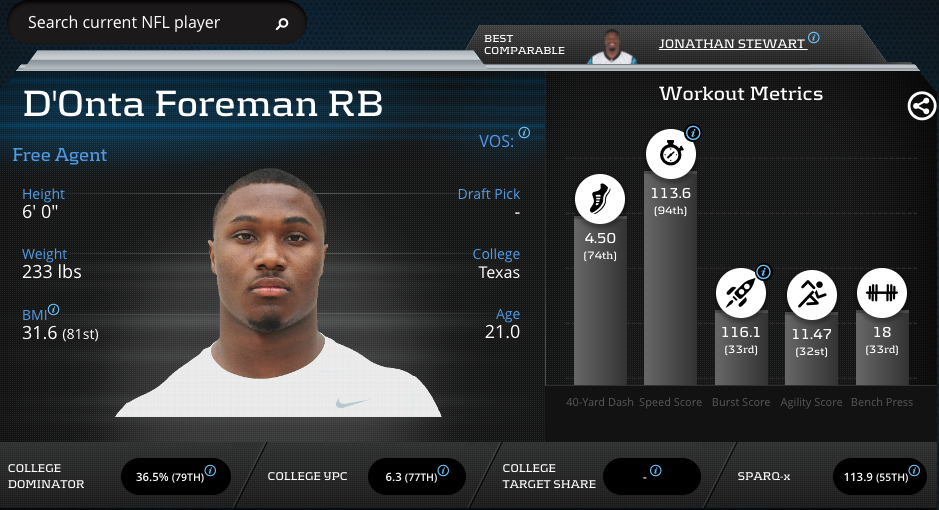Image resolution: width=939 pixels, height=510 pixels.
Task: Click the College Dominator info icon
Action: point(211,470)
